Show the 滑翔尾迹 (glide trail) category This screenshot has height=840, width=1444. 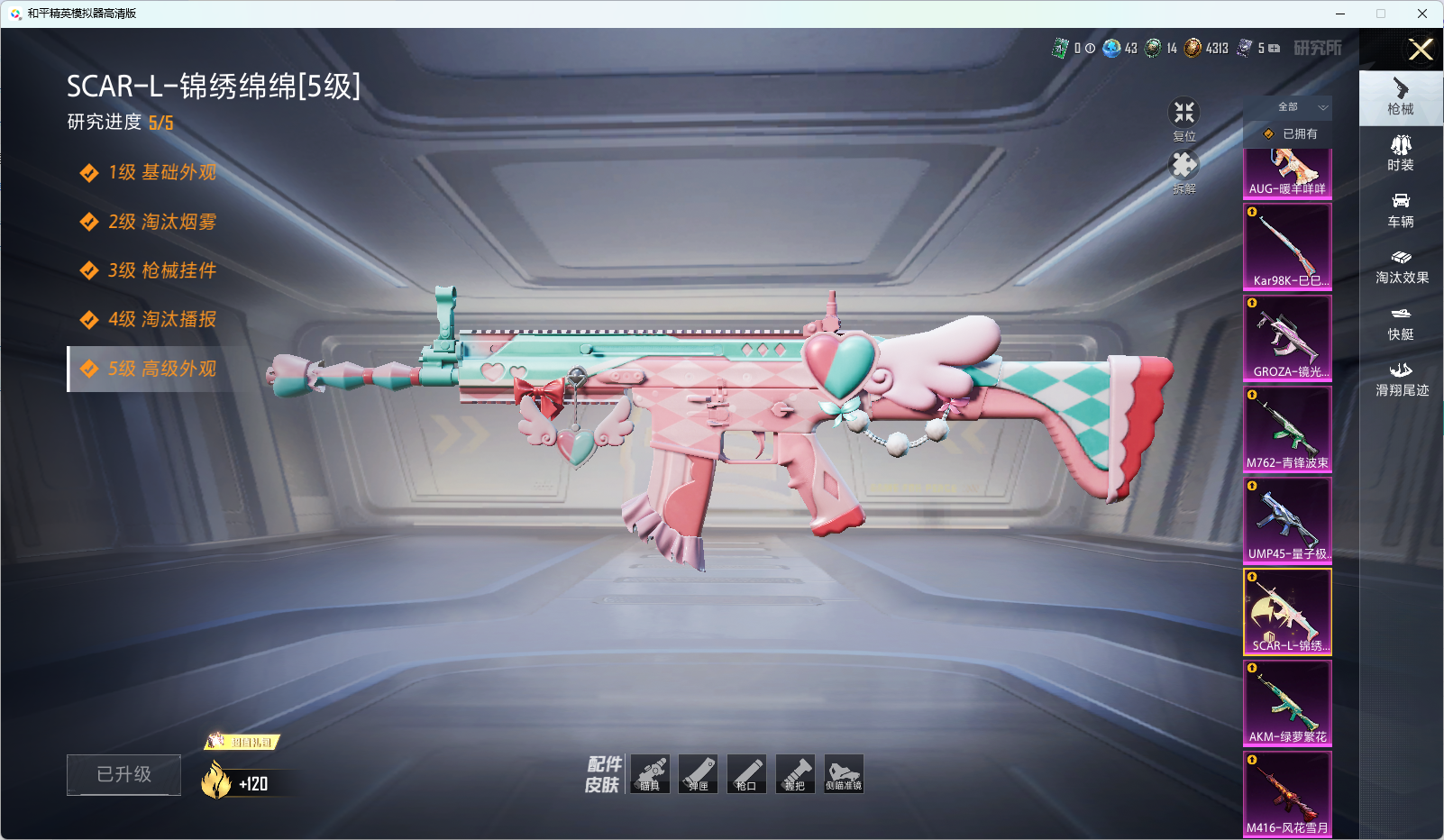click(x=1401, y=379)
